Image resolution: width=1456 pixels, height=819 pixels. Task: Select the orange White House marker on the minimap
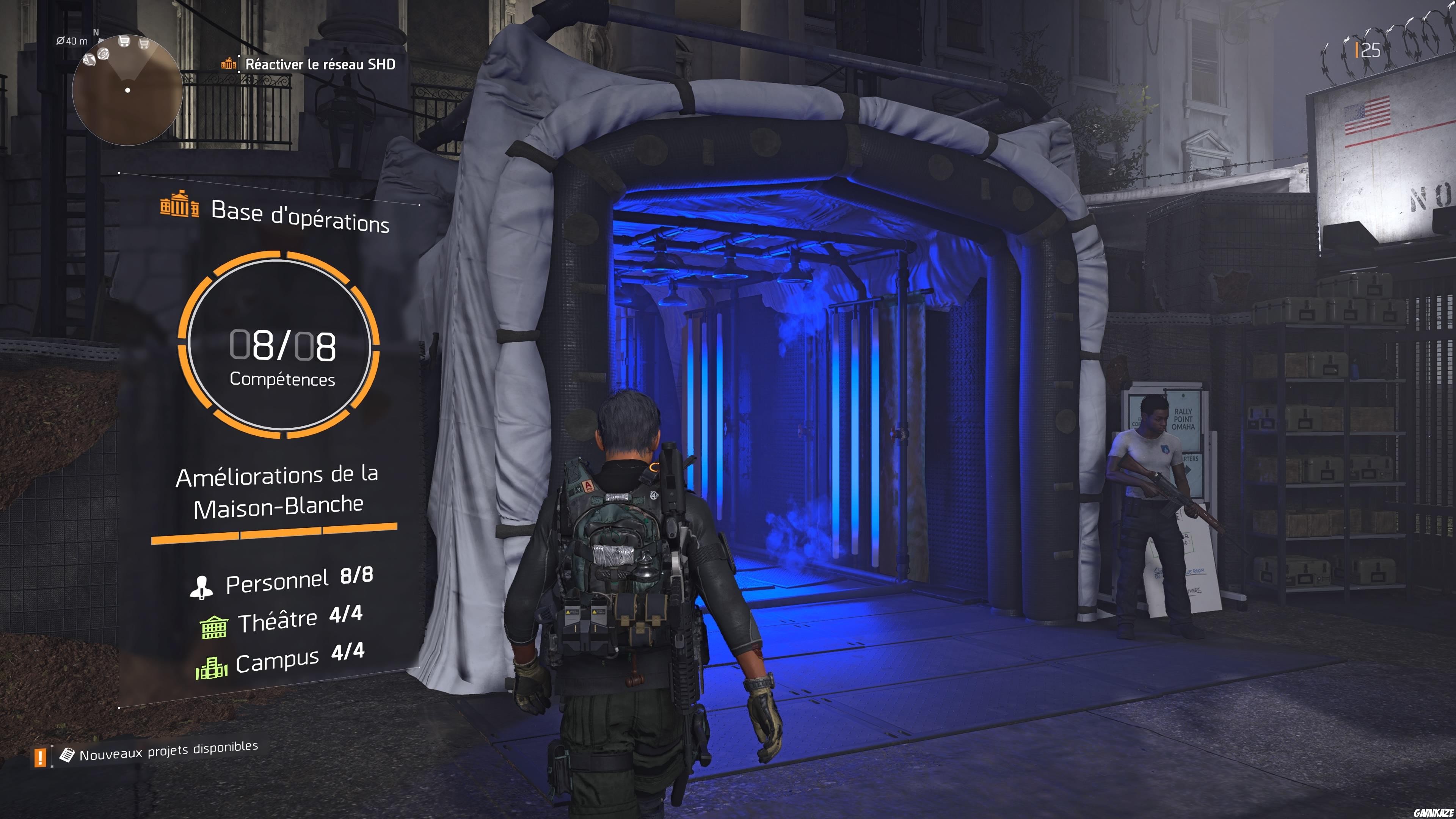[x=90, y=61]
